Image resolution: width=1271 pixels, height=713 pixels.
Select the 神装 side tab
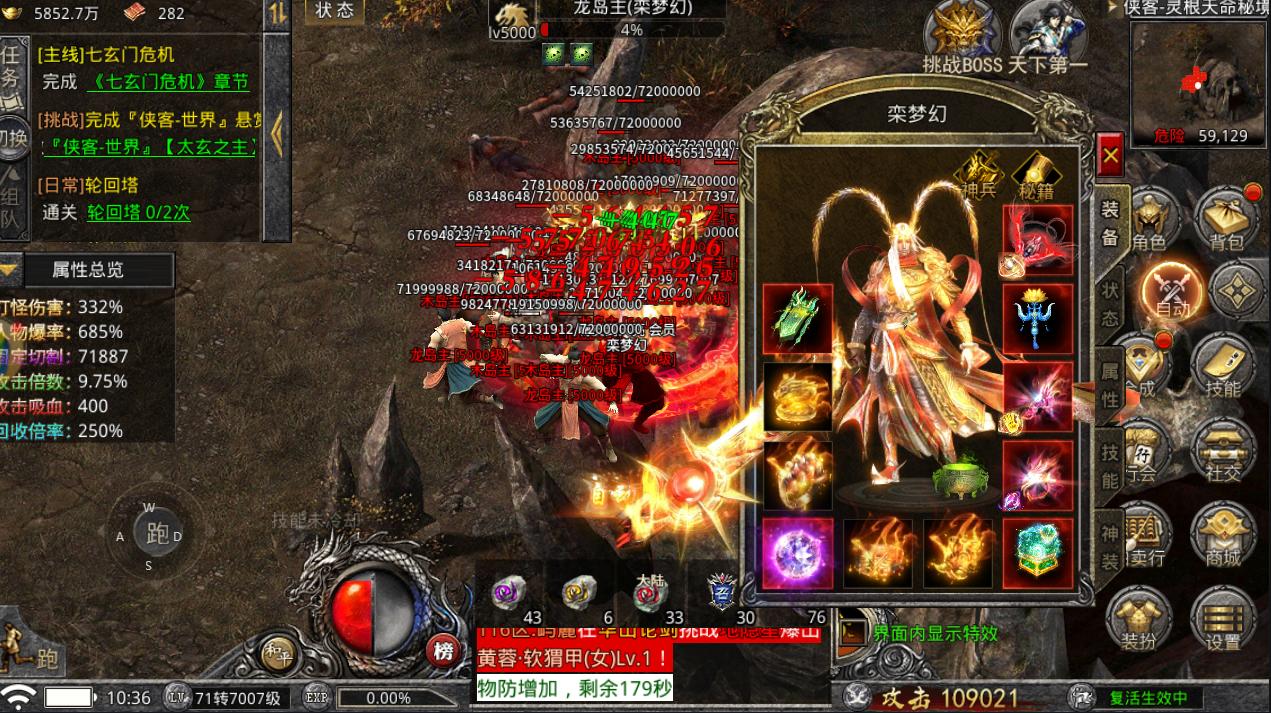click(x=1110, y=547)
